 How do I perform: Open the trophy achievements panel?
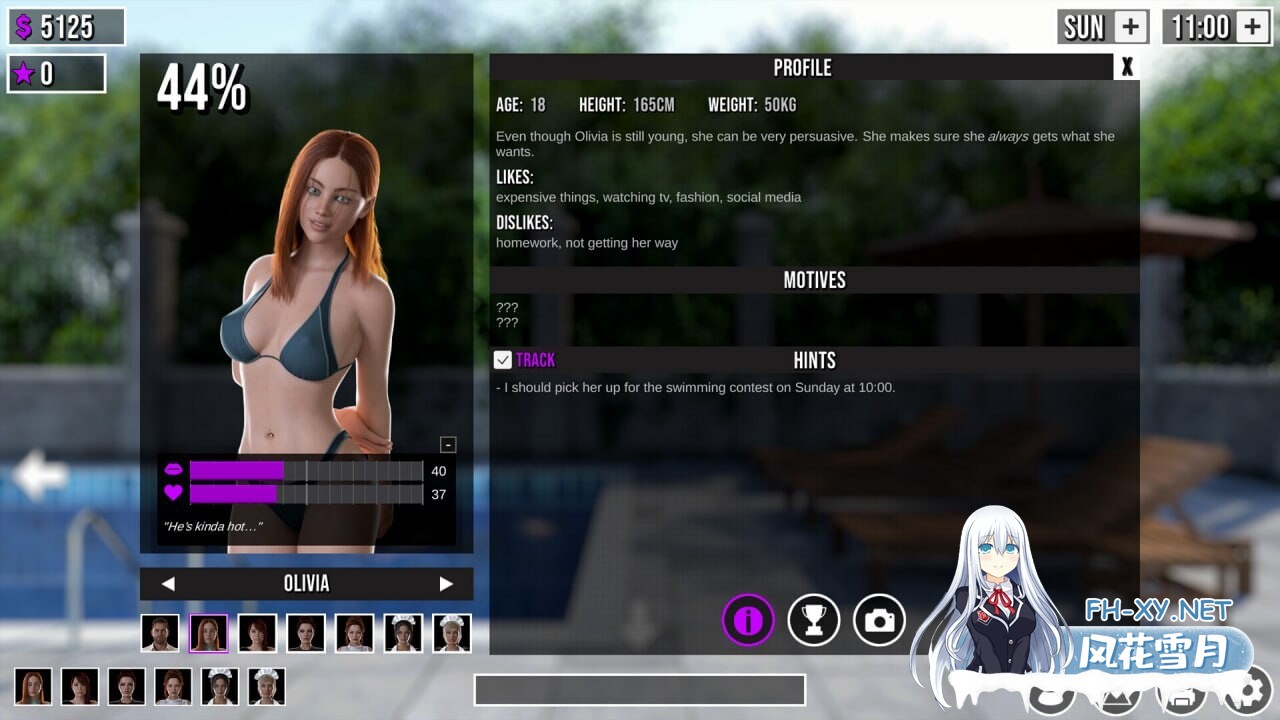coord(813,620)
